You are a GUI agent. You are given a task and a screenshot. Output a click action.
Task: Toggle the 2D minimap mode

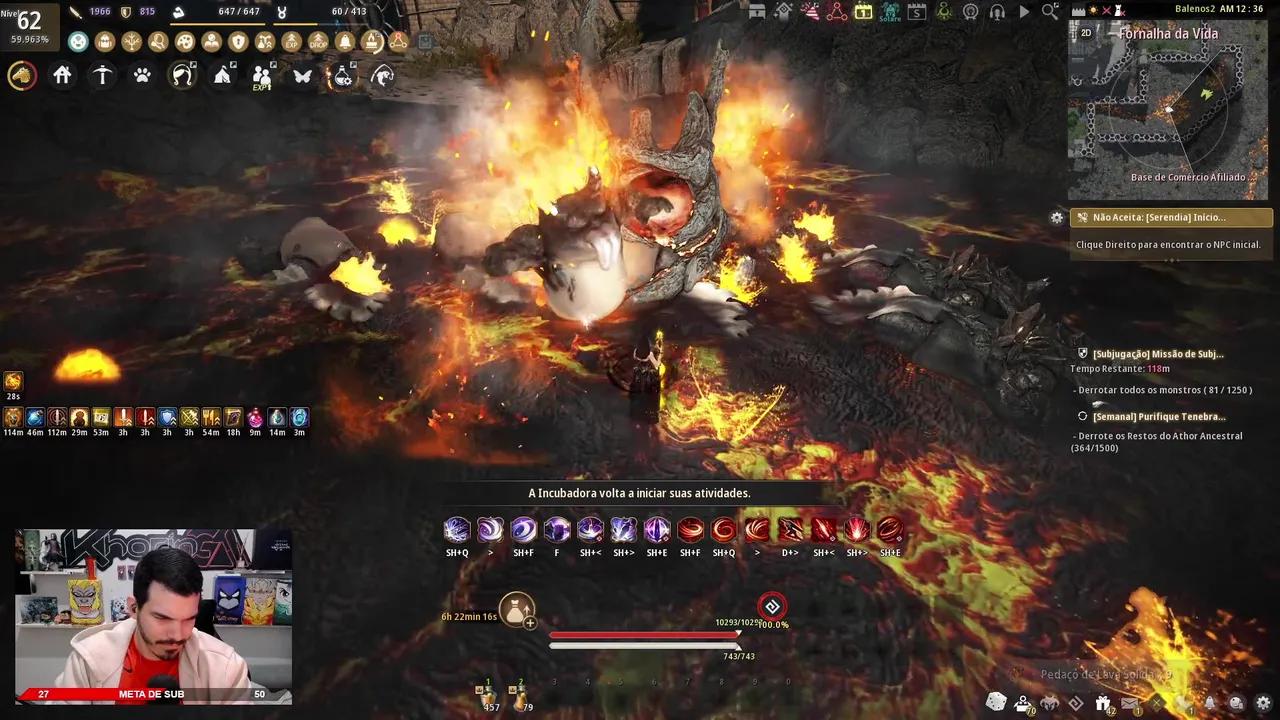pos(1085,31)
